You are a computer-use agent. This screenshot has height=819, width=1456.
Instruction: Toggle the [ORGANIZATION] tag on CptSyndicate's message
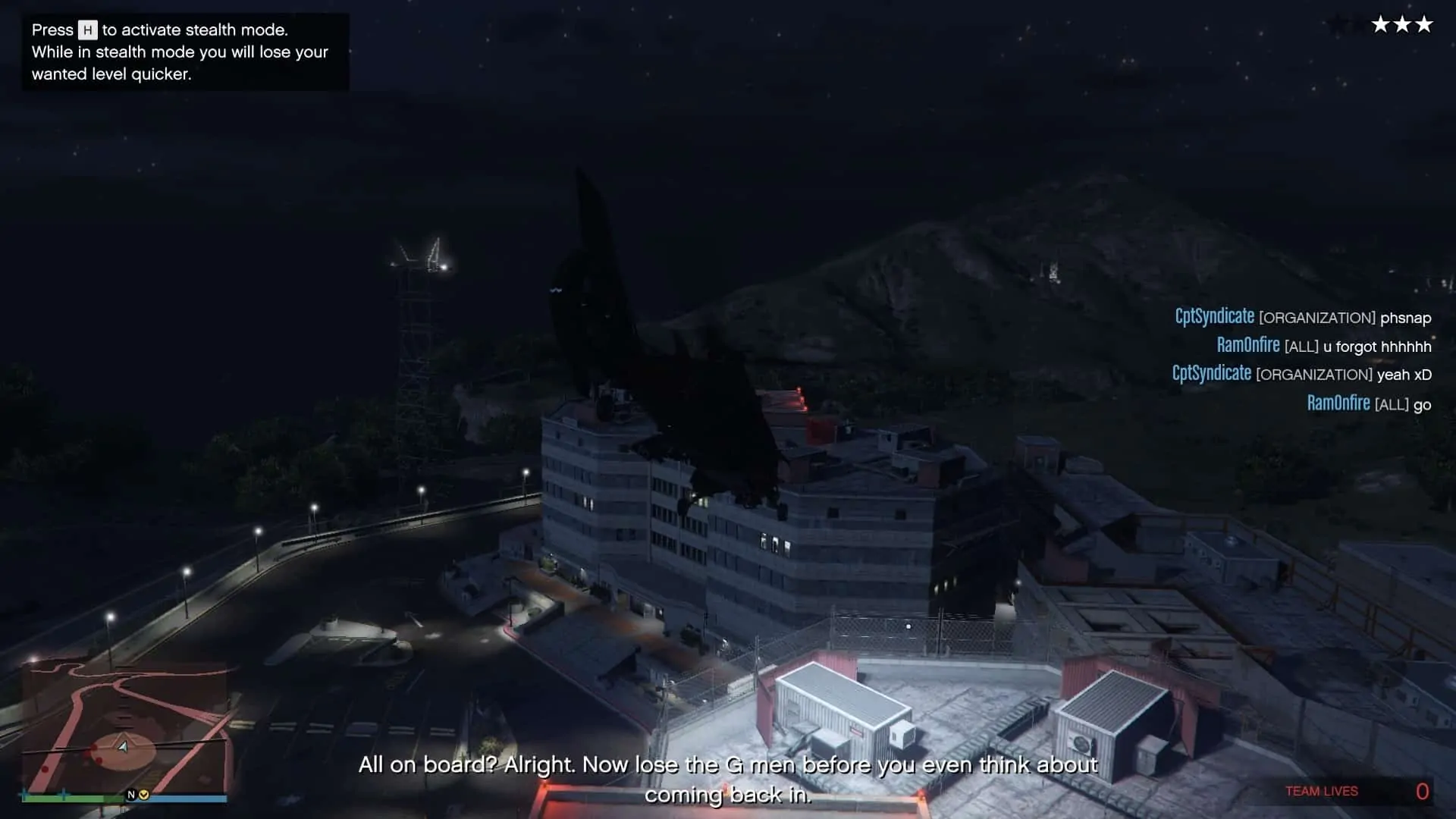tap(1317, 317)
